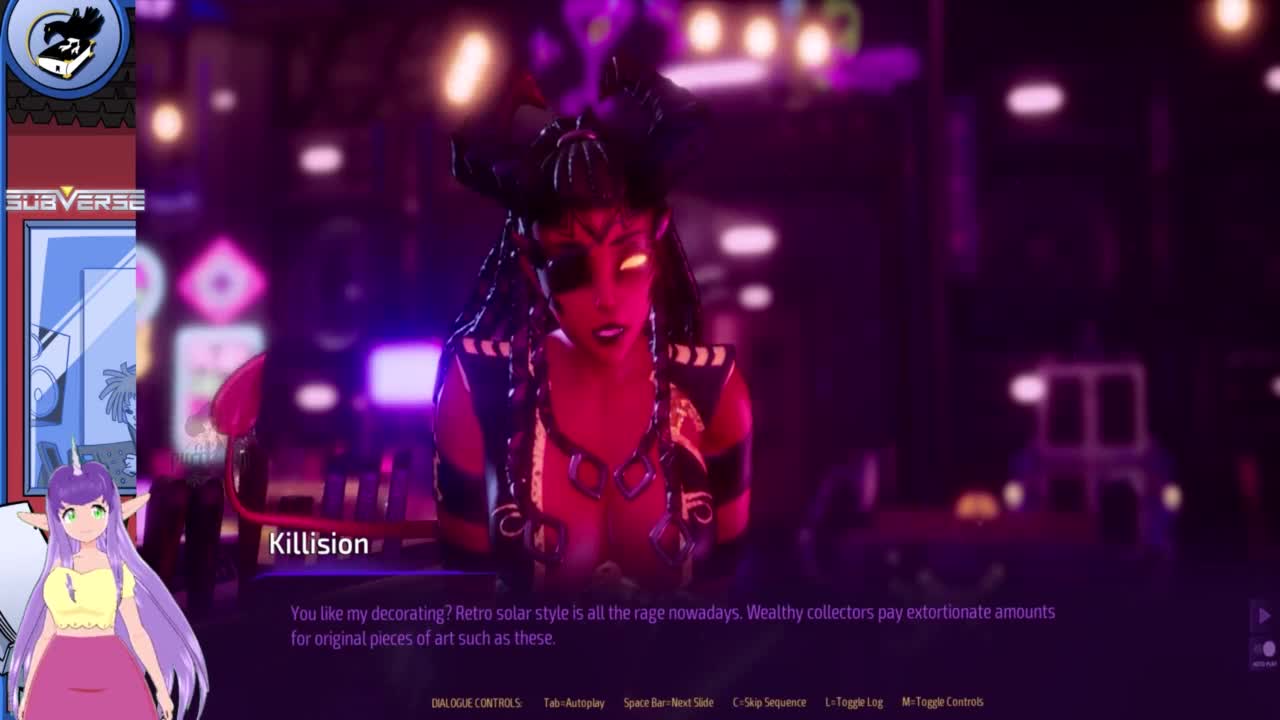
Task: Toggle the Auto Play switch
Action: pos(1264,650)
